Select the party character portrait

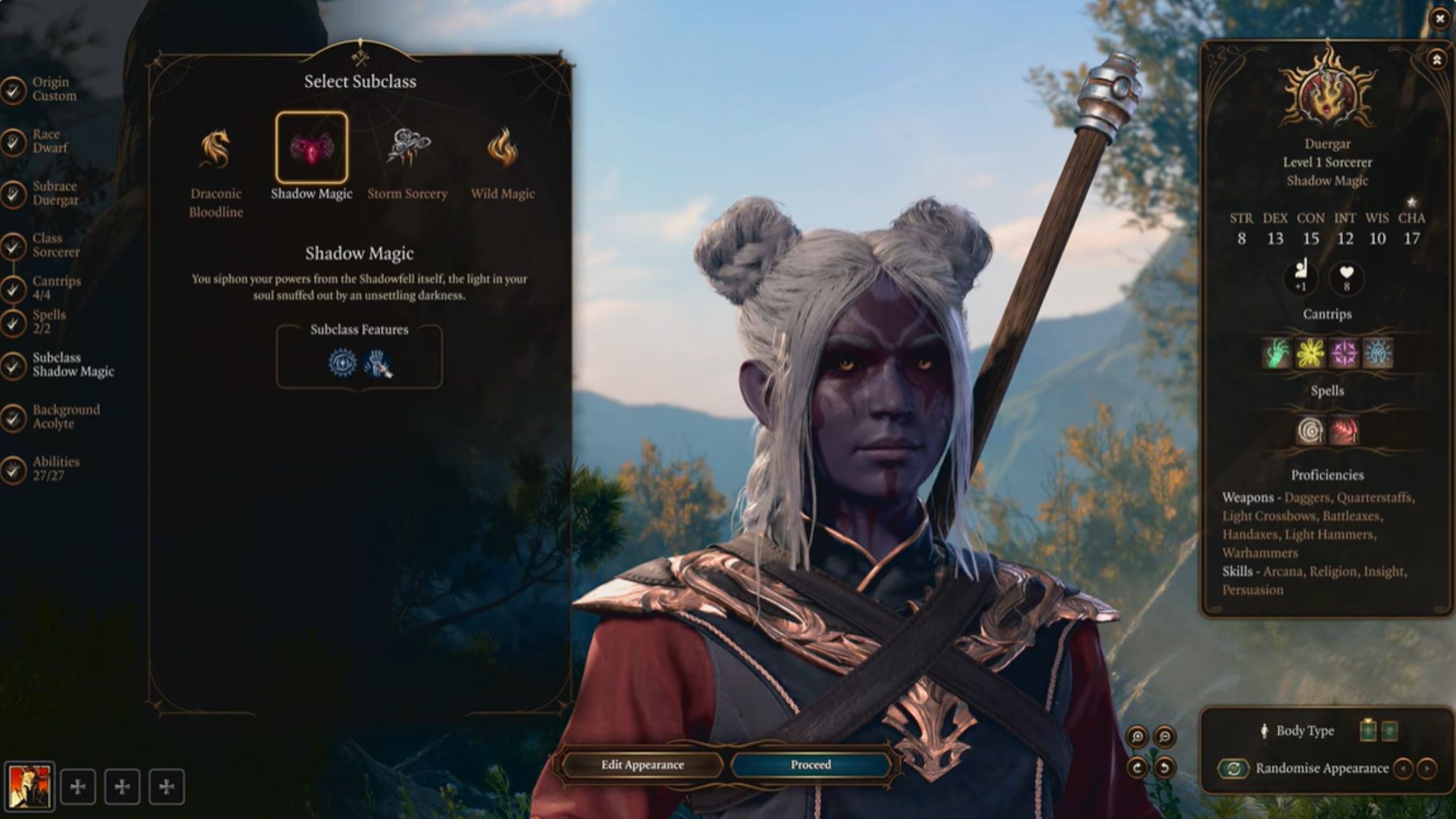[x=29, y=786]
